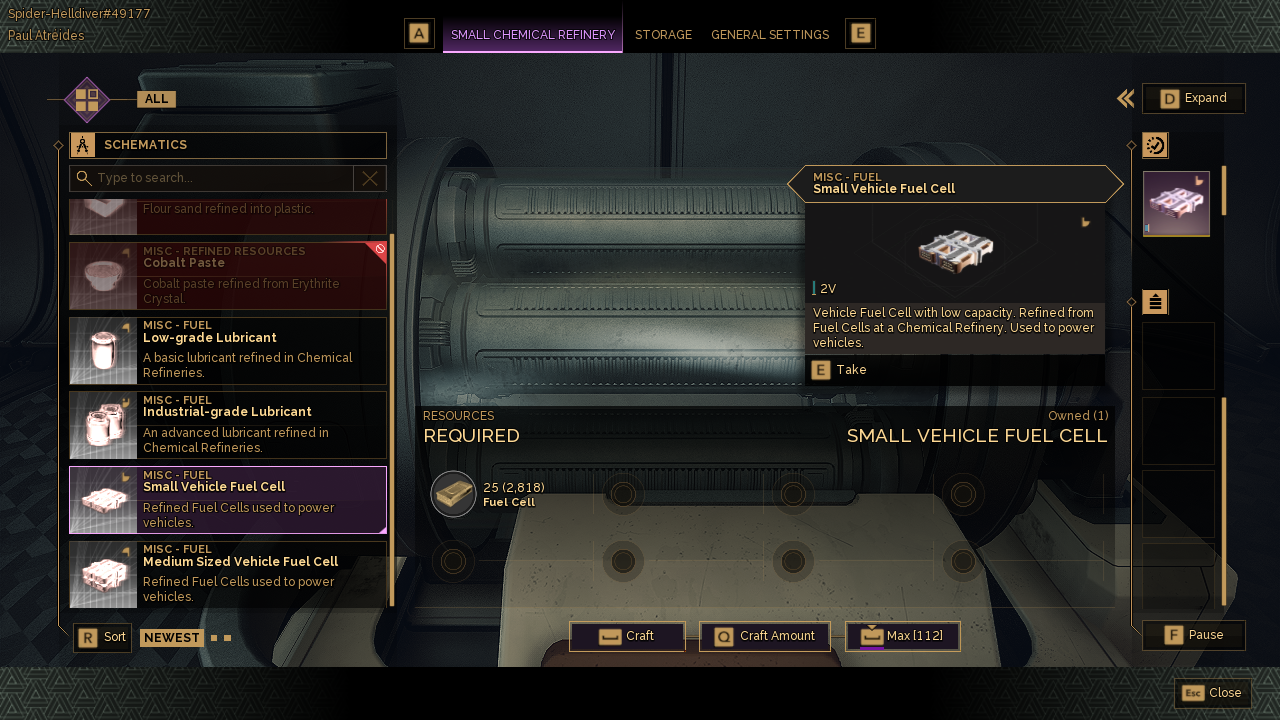
Task: Click the schematics search field
Action: [x=222, y=178]
